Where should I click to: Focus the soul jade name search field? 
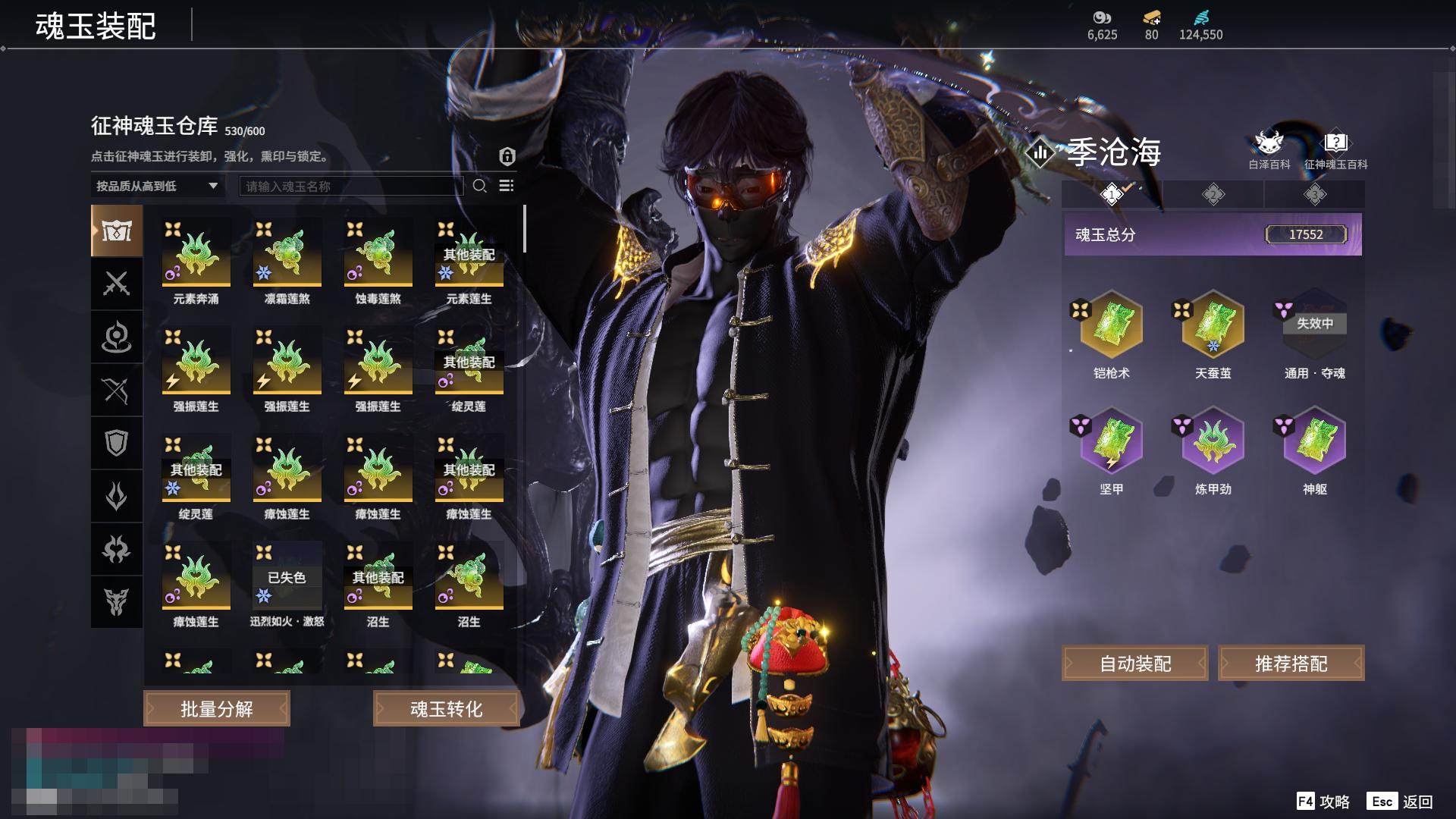point(351,186)
